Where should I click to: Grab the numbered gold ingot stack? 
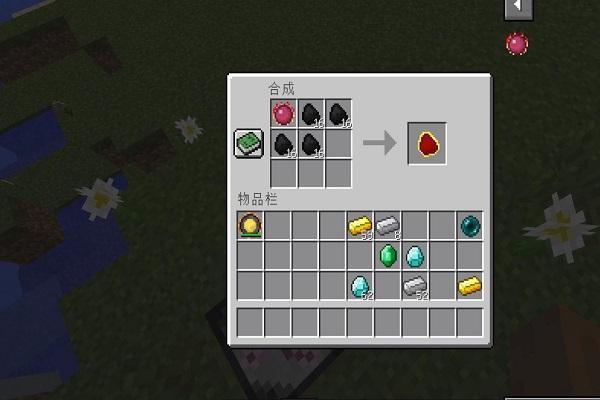tap(360, 226)
